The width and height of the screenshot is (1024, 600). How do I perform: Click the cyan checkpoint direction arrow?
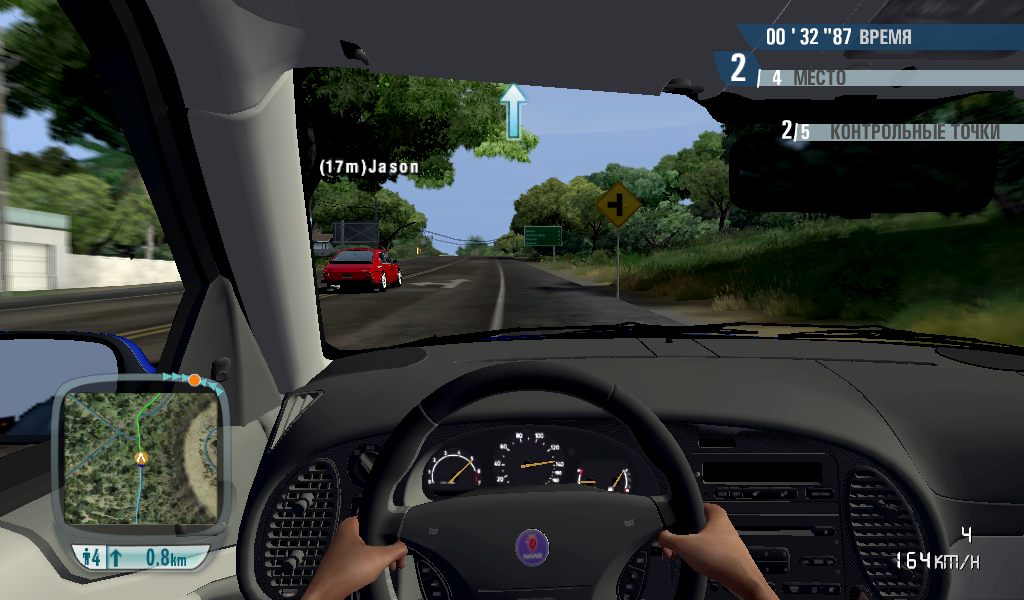click(x=513, y=110)
